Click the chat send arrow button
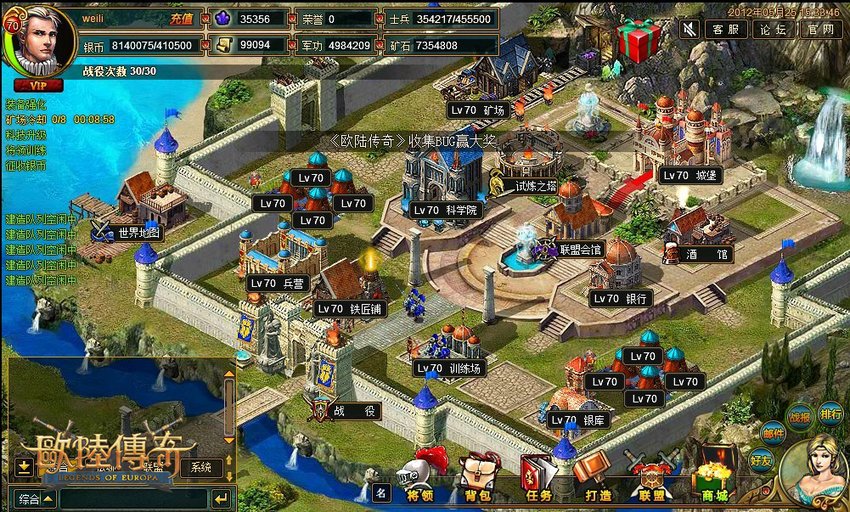Screen dimensions: 850x512 point(221,497)
